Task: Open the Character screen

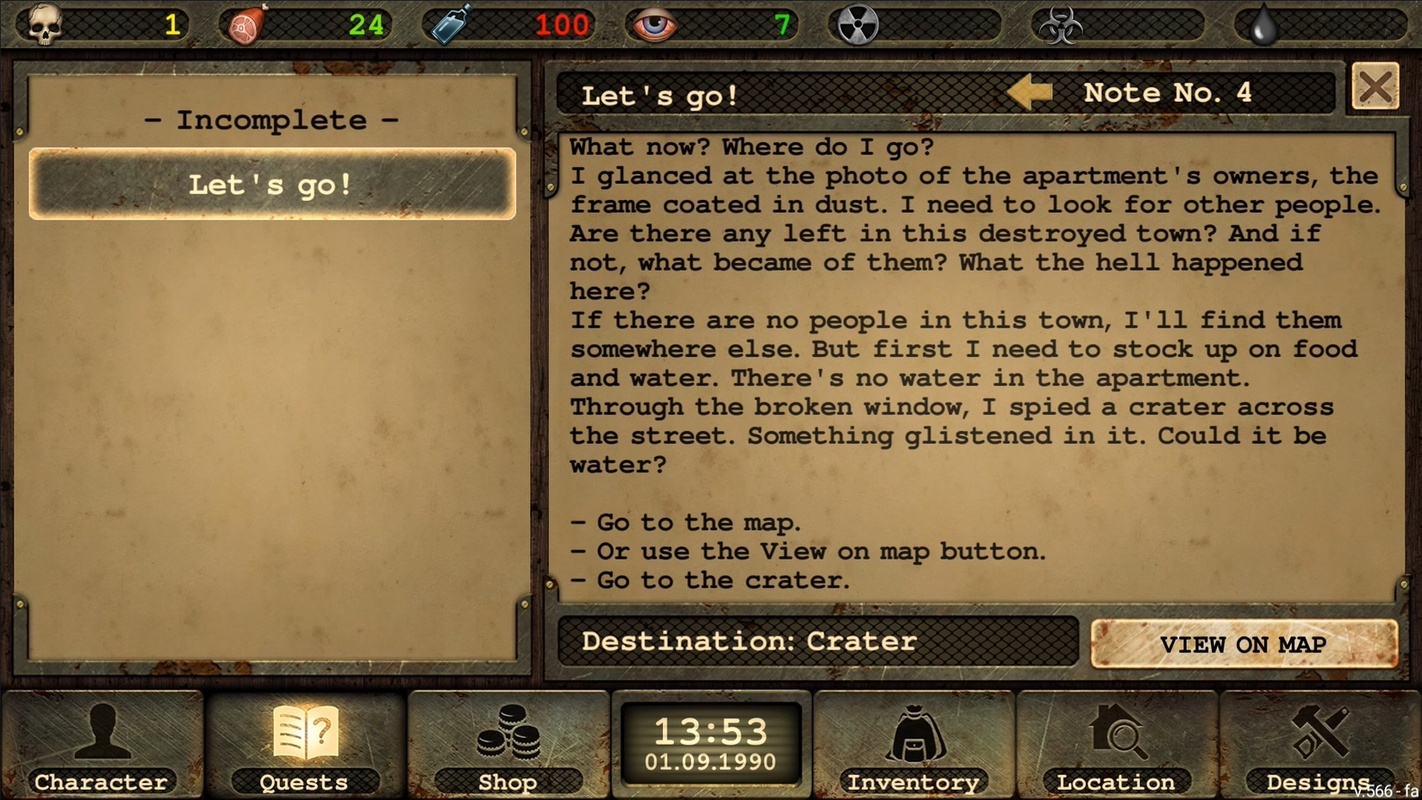Action: [x=101, y=745]
